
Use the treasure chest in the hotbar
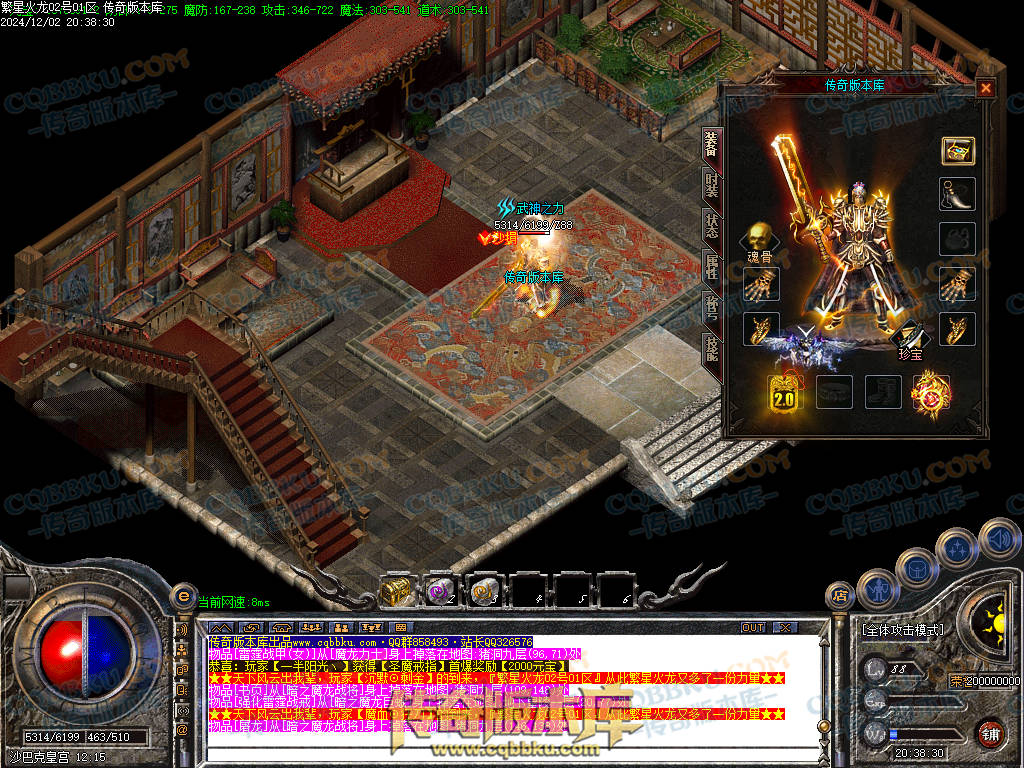click(x=398, y=591)
